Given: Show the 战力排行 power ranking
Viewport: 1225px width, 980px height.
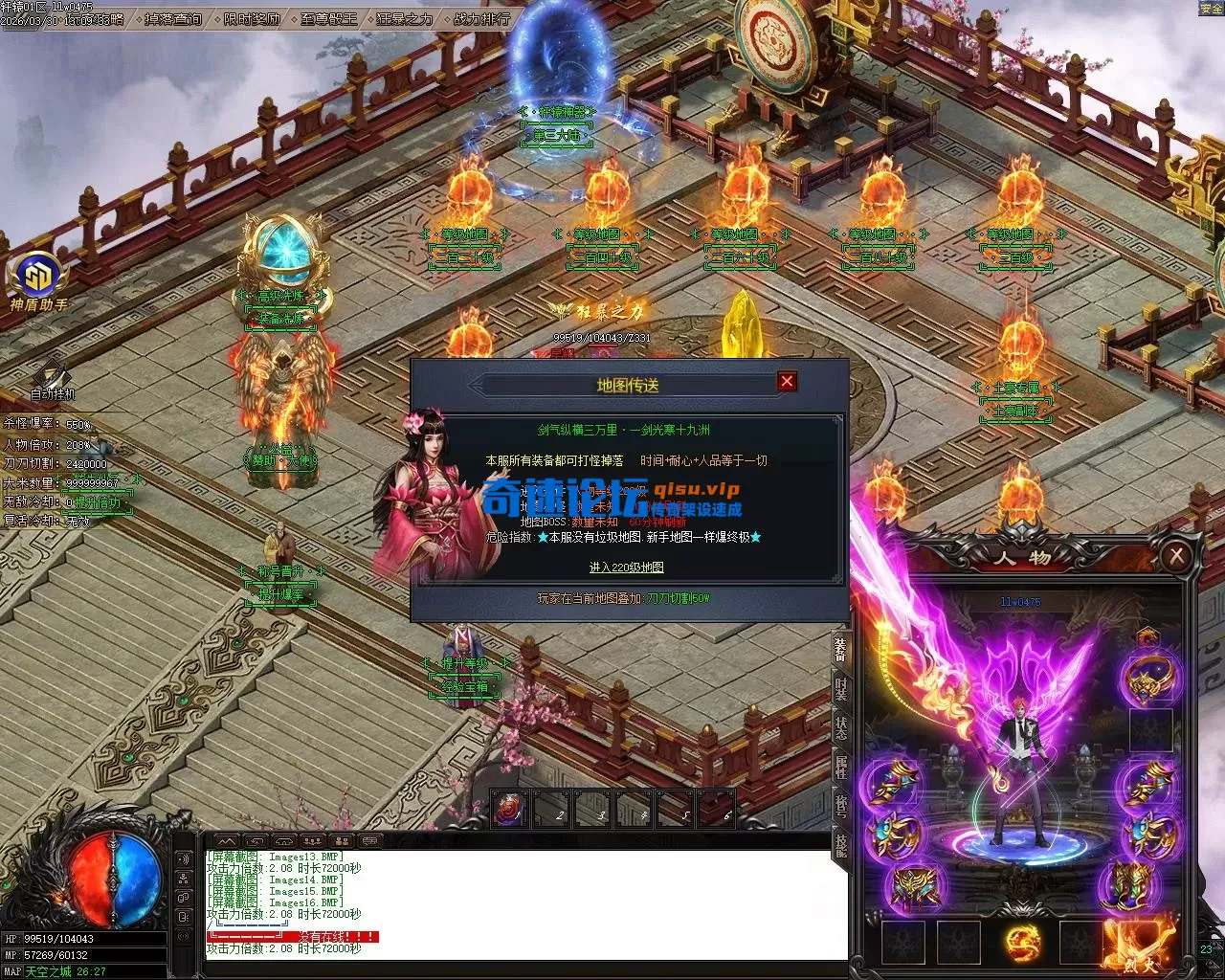Looking at the screenshot, I should (481, 18).
